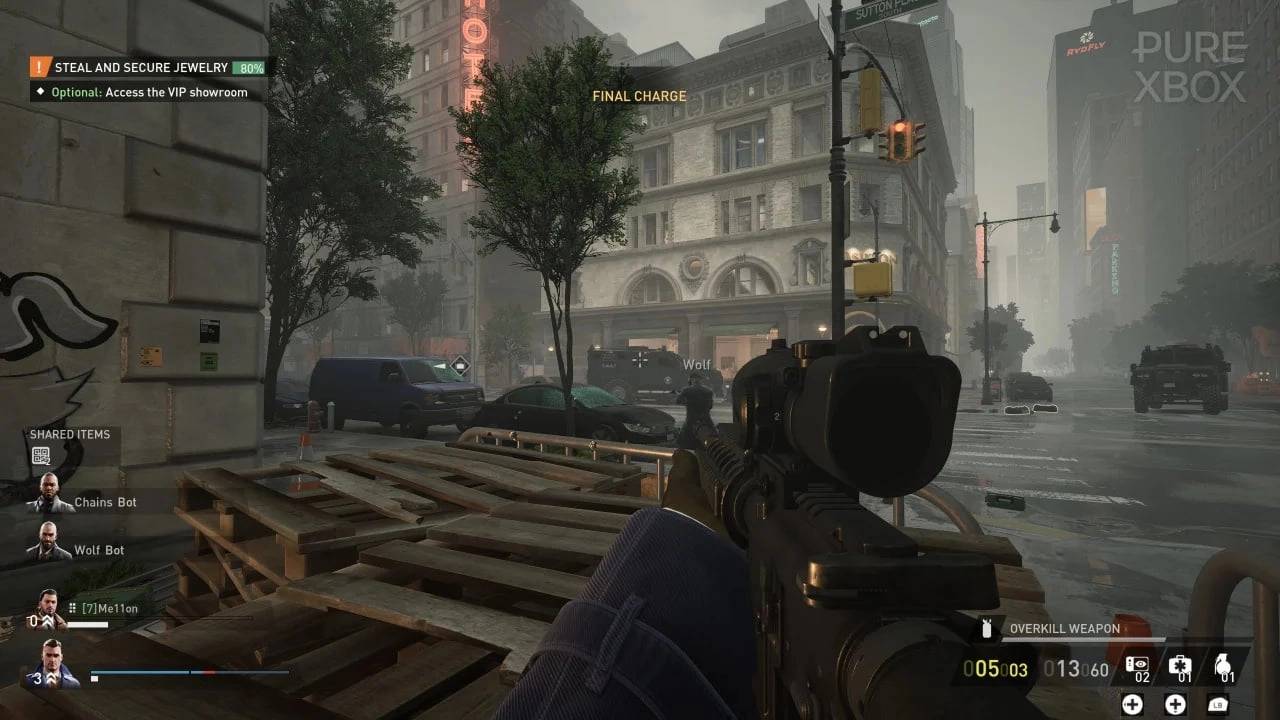
Task: Click the optional VIP showroom objective
Action: point(150,92)
